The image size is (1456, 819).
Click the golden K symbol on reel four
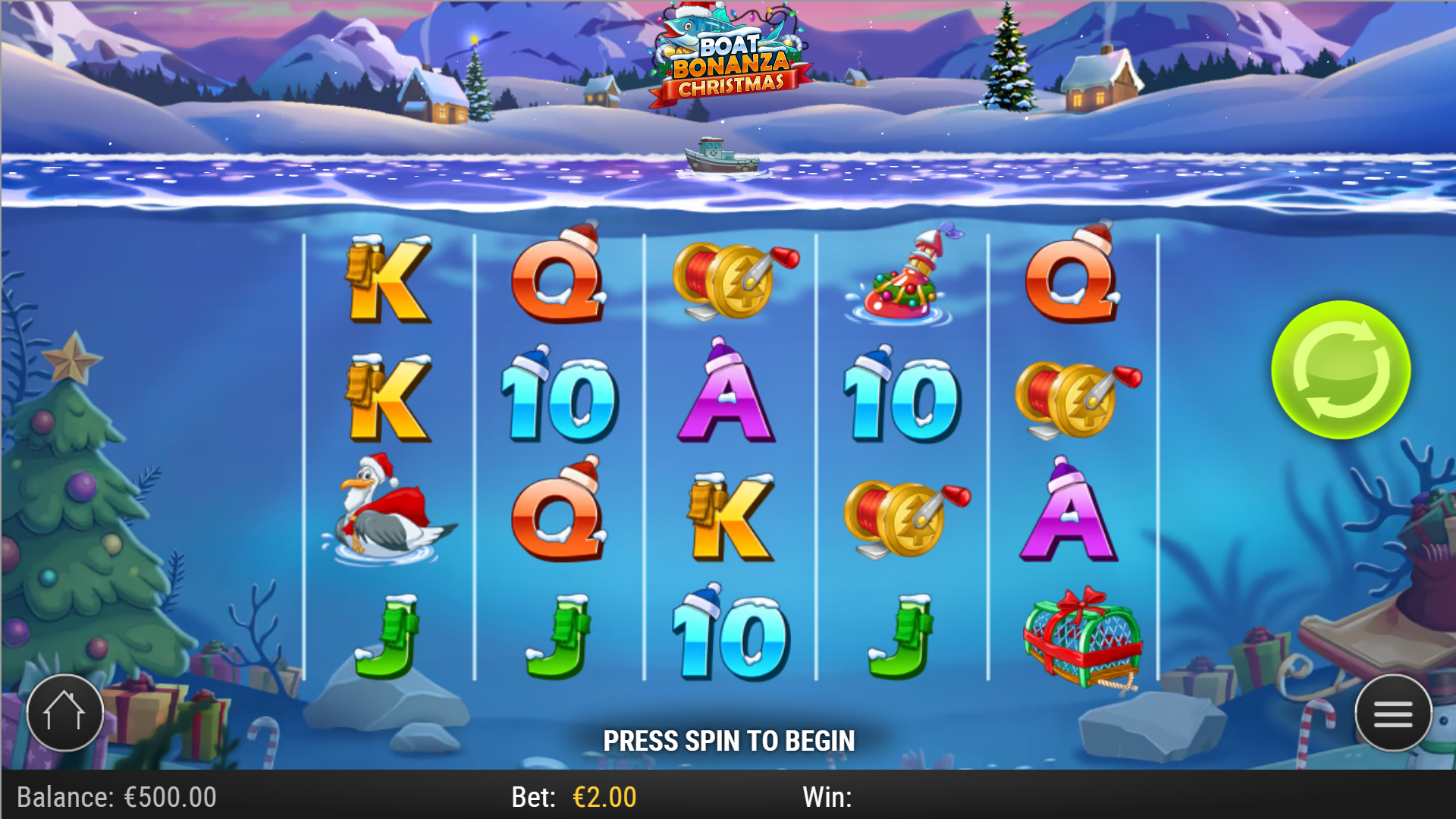point(732,516)
